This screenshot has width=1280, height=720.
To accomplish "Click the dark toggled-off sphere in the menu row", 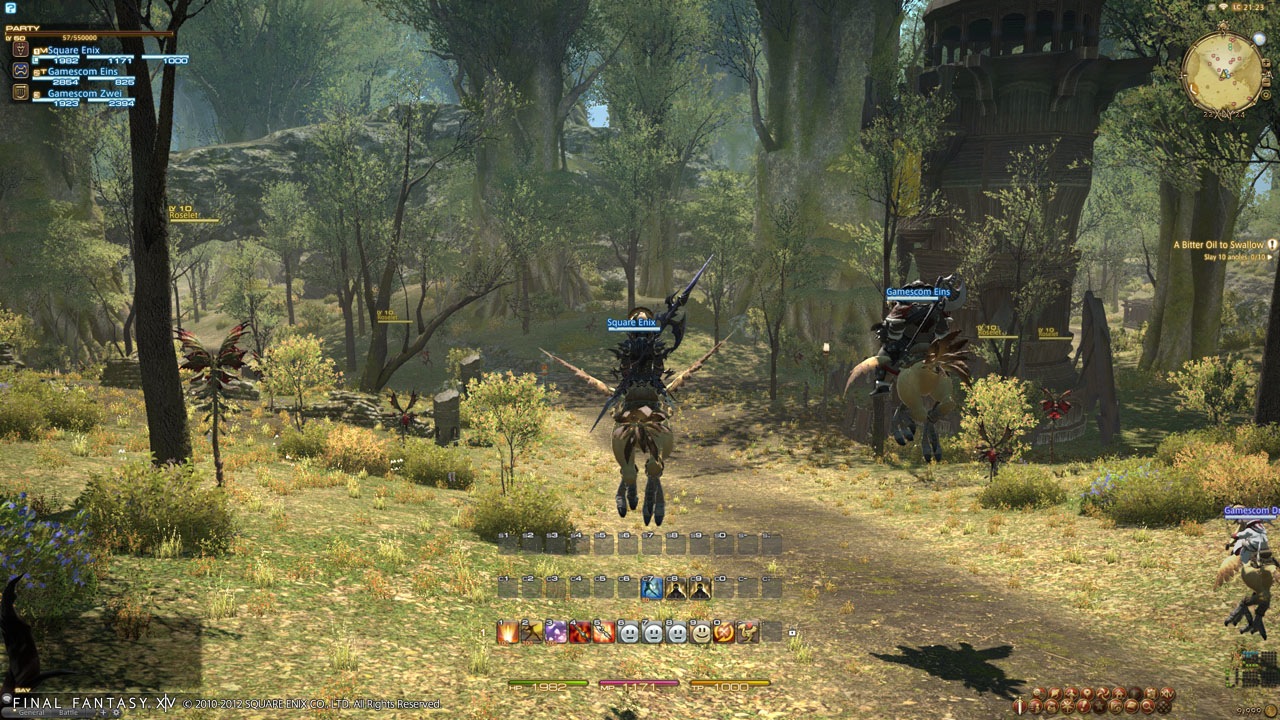I will [1135, 692].
